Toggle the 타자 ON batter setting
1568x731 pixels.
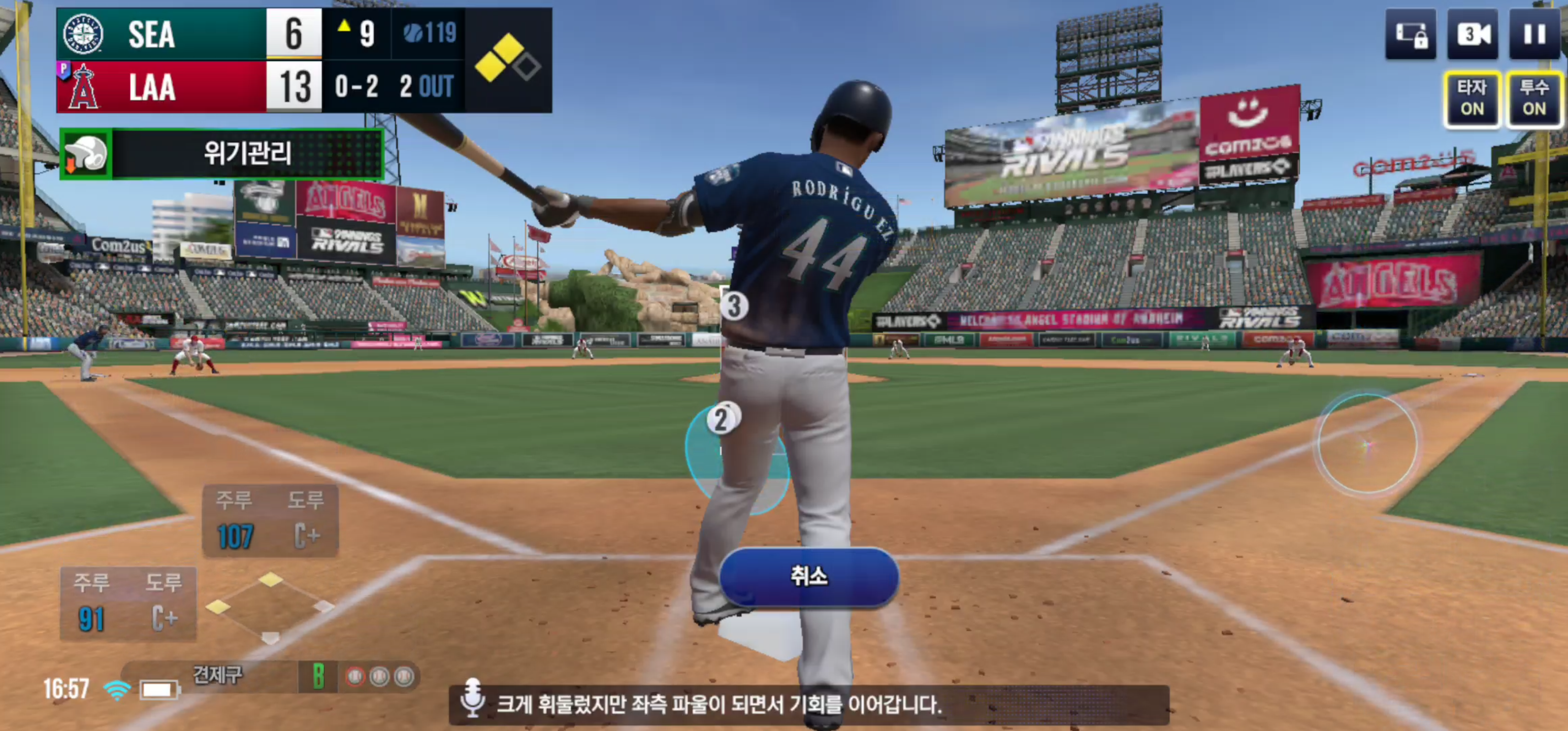pyautogui.click(x=1471, y=98)
